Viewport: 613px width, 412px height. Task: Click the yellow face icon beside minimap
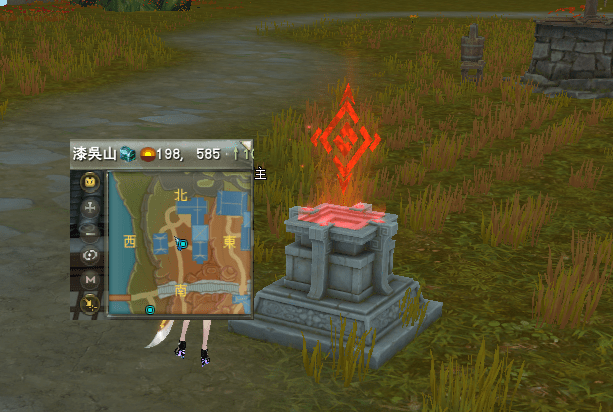(x=90, y=182)
